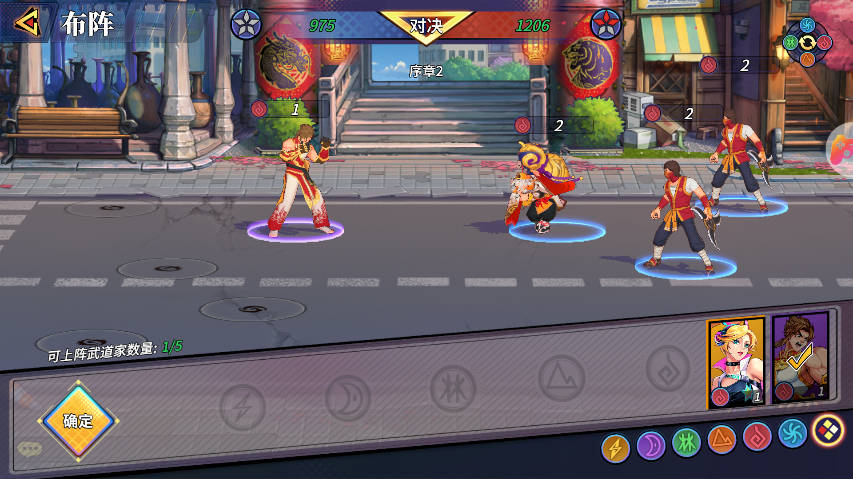View the right team's emblem badge
Image resolution: width=853 pixels, height=479 pixels.
click(x=606, y=23)
